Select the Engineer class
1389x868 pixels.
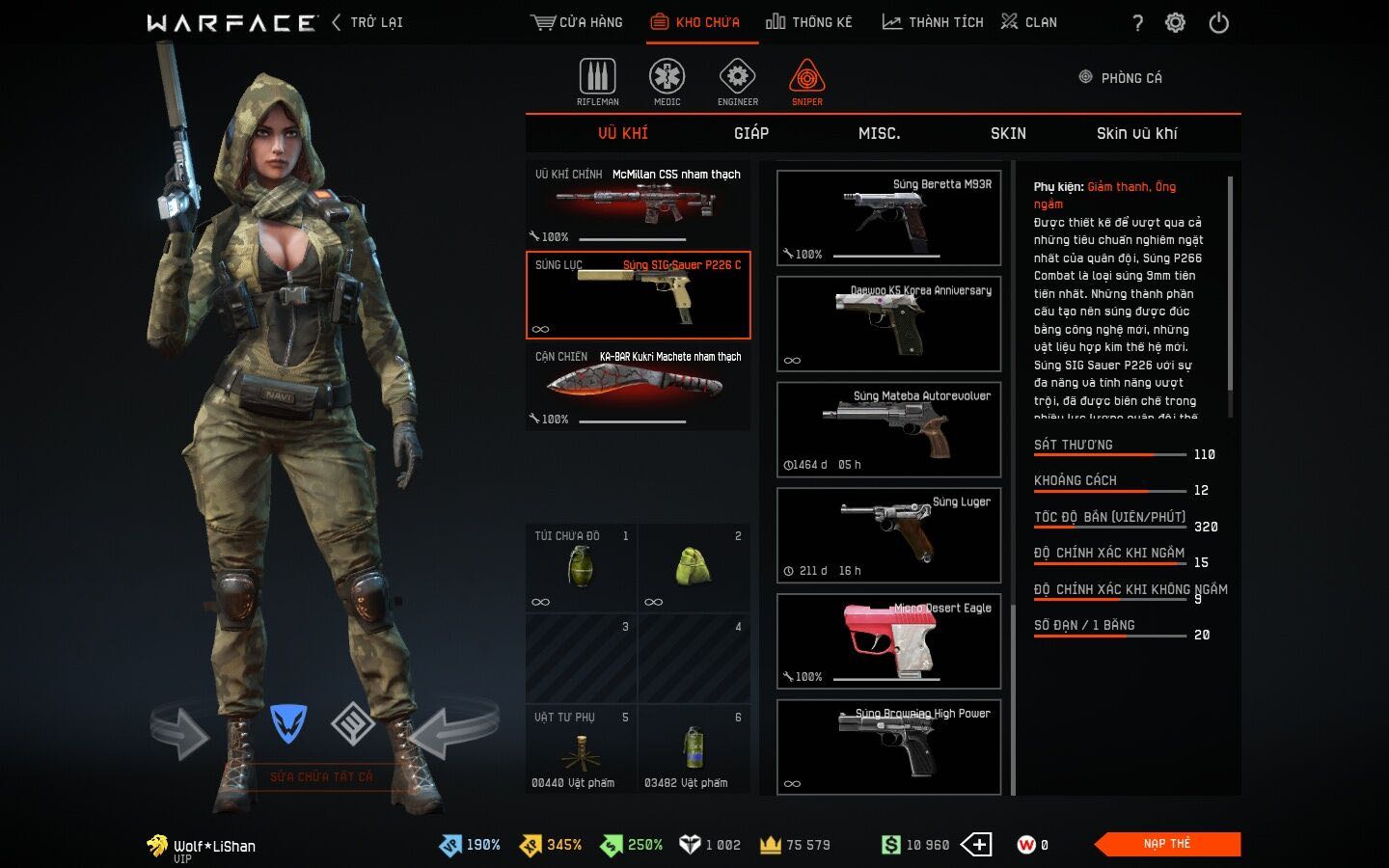[737, 82]
